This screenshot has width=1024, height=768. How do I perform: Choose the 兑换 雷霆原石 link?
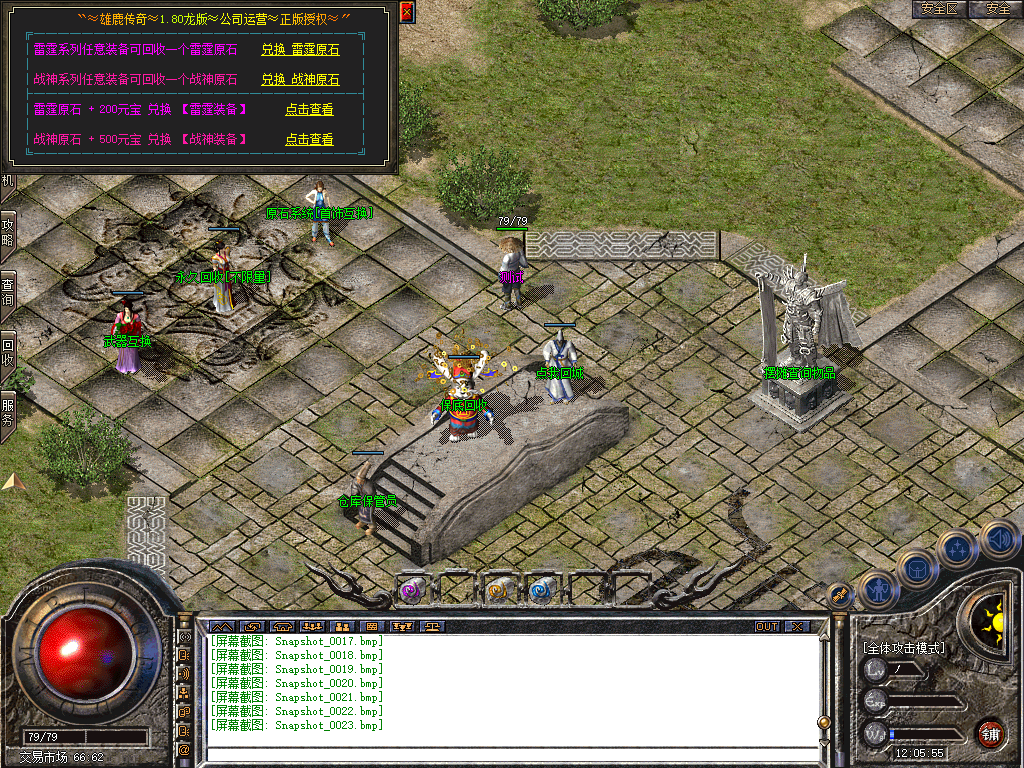click(300, 50)
